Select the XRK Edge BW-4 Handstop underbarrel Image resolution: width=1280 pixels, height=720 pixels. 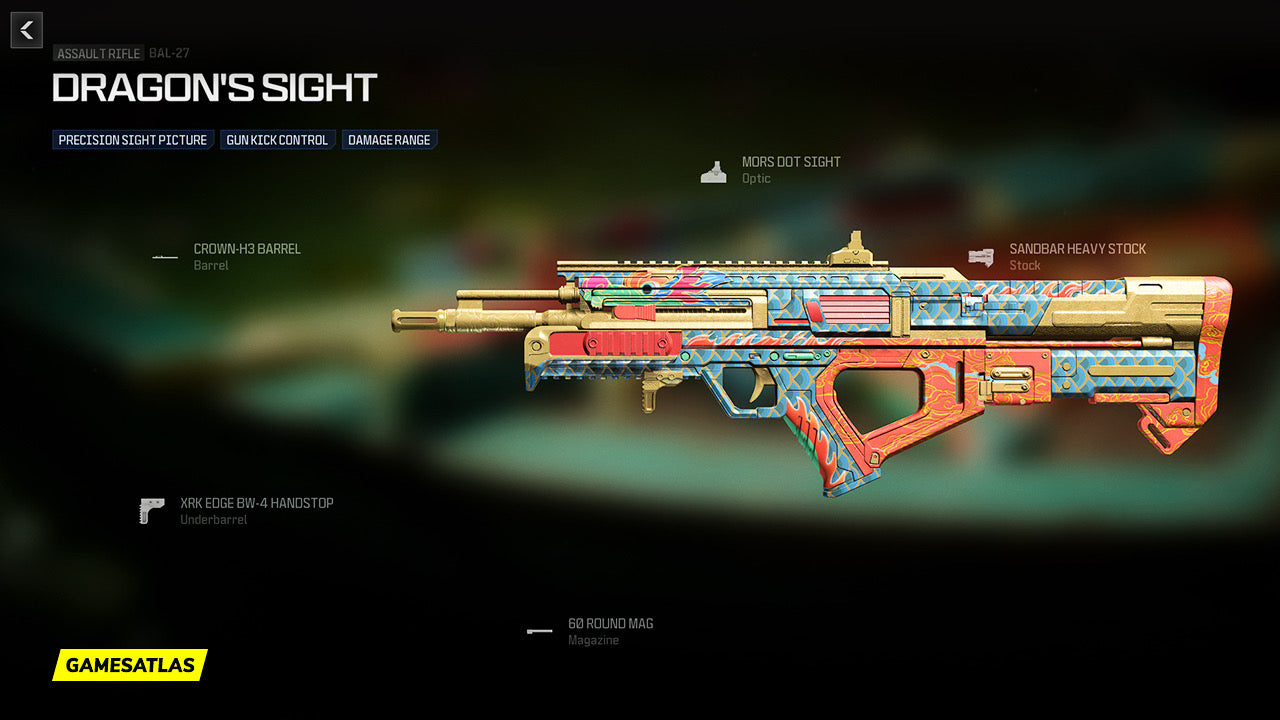pos(256,504)
